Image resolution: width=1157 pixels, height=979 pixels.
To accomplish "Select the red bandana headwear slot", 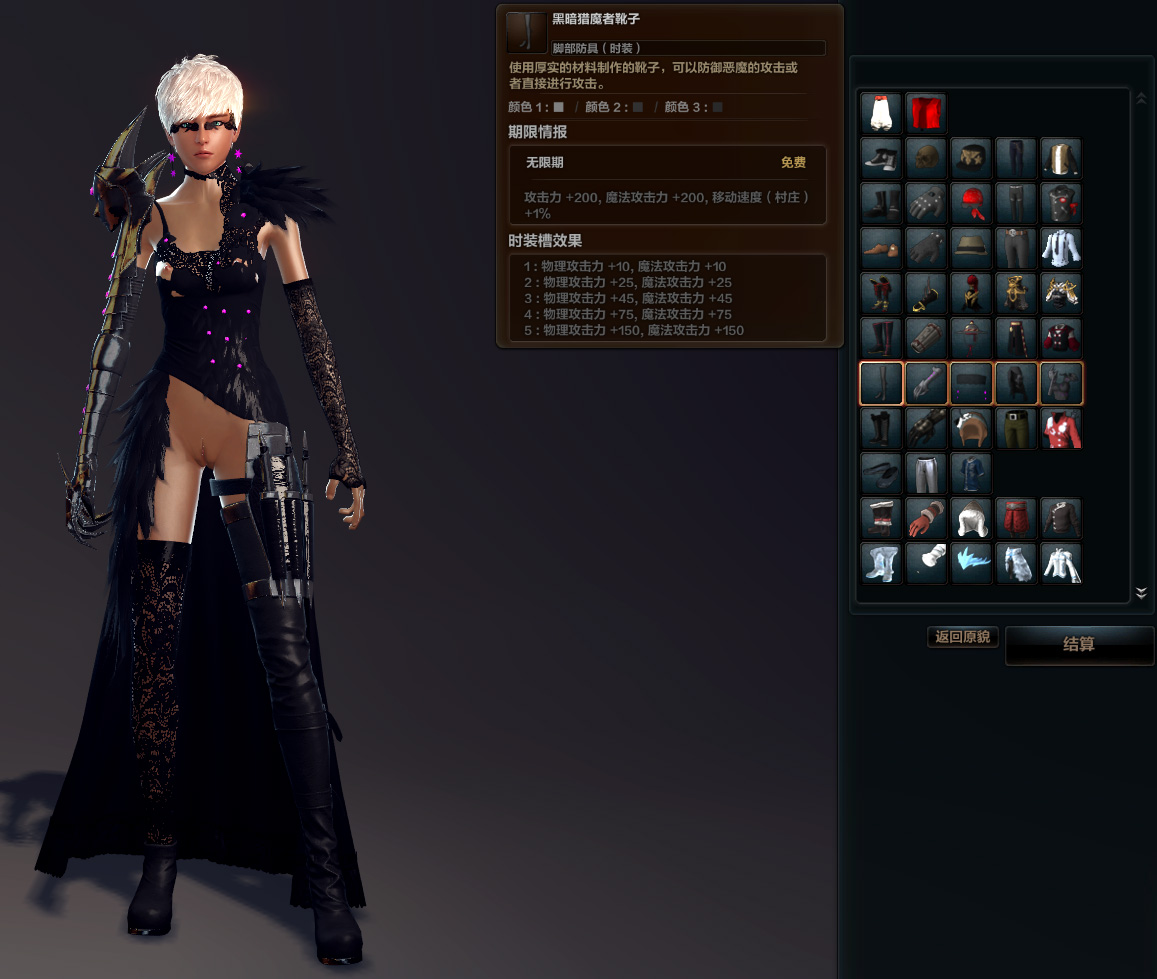I will click(971, 204).
